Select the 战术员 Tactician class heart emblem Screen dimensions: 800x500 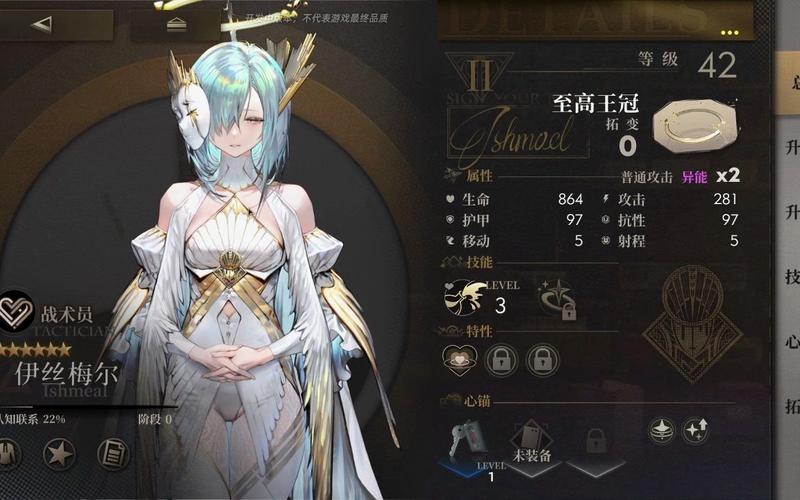click(16, 309)
